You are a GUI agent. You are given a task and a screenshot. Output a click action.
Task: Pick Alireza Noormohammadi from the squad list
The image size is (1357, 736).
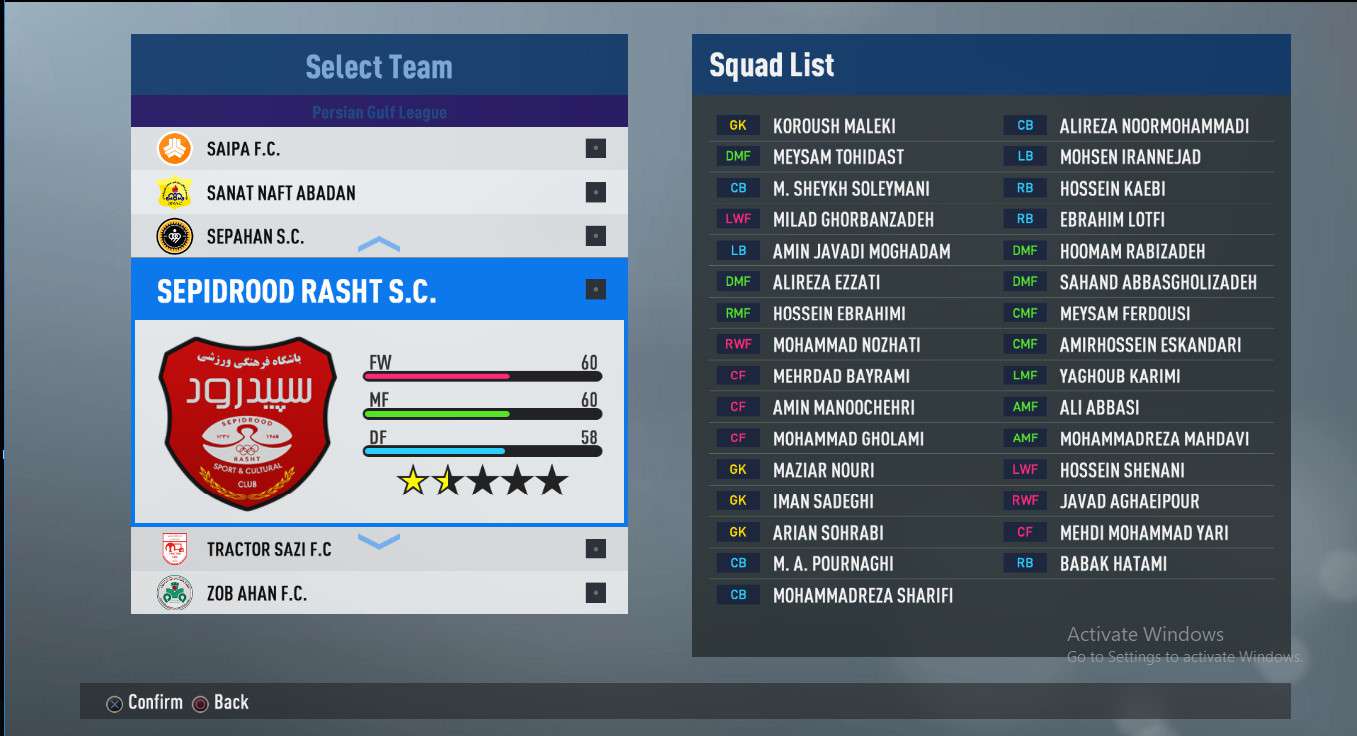(1153, 126)
